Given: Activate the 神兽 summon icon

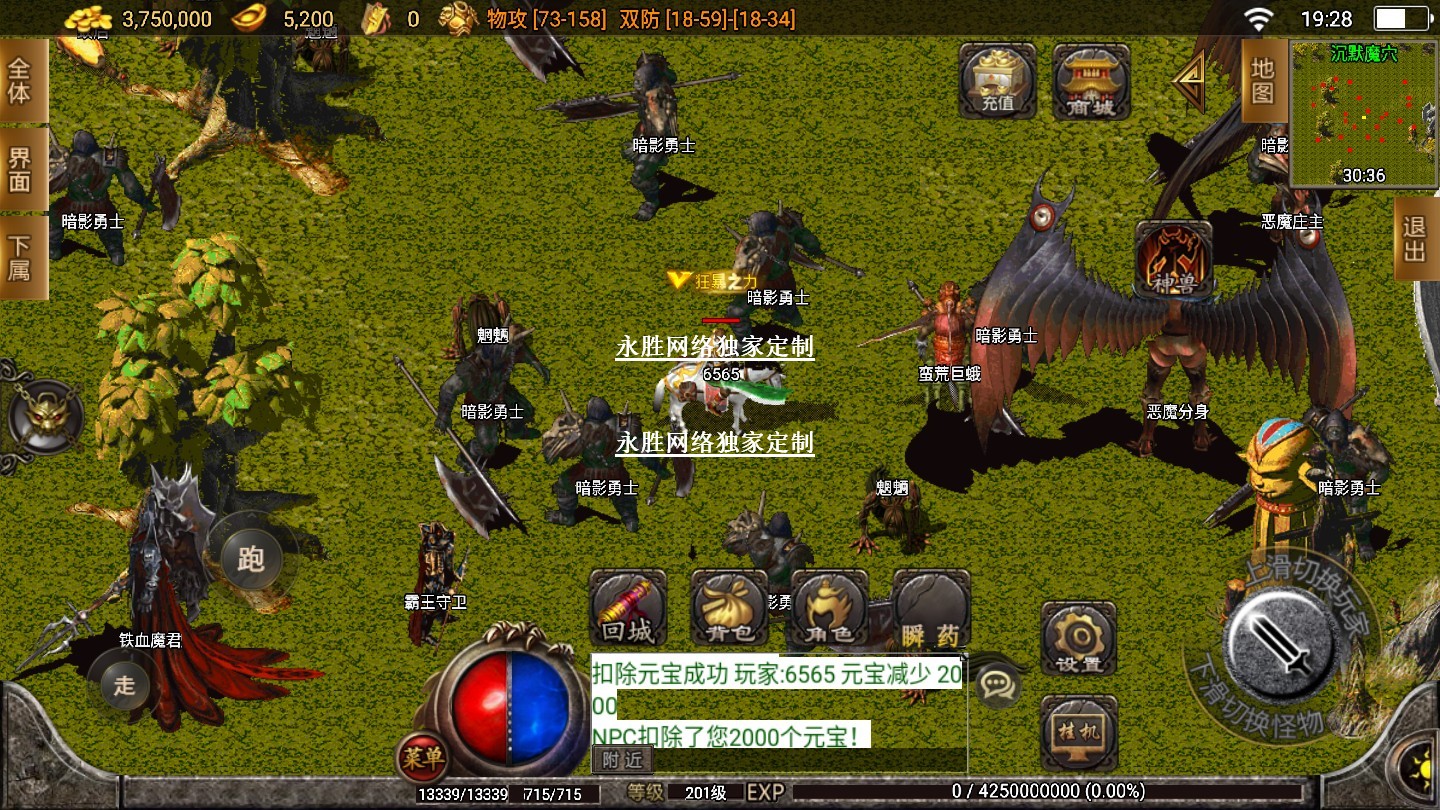Looking at the screenshot, I should click(x=1174, y=259).
